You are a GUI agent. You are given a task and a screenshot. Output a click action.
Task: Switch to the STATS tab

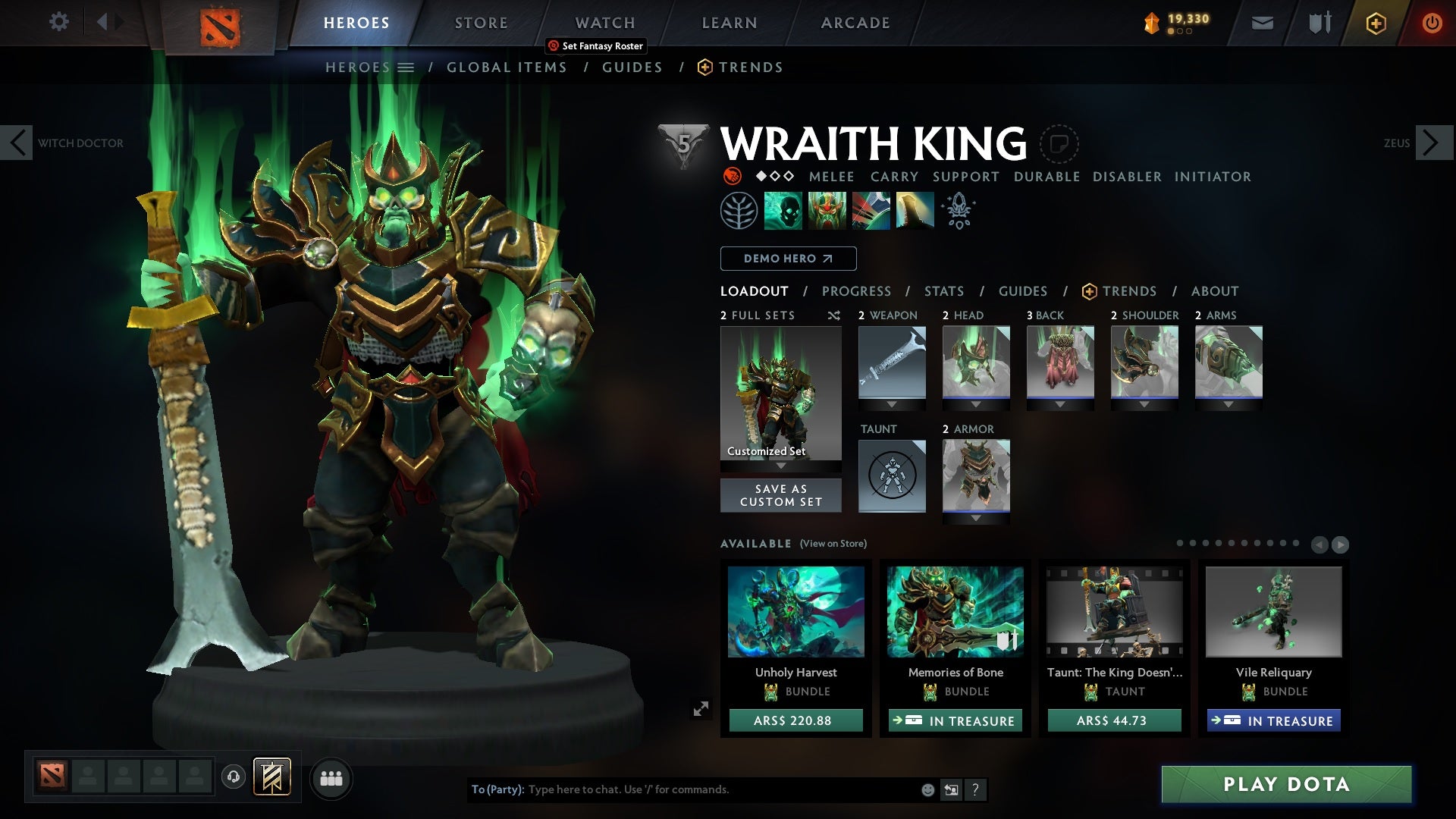click(943, 290)
